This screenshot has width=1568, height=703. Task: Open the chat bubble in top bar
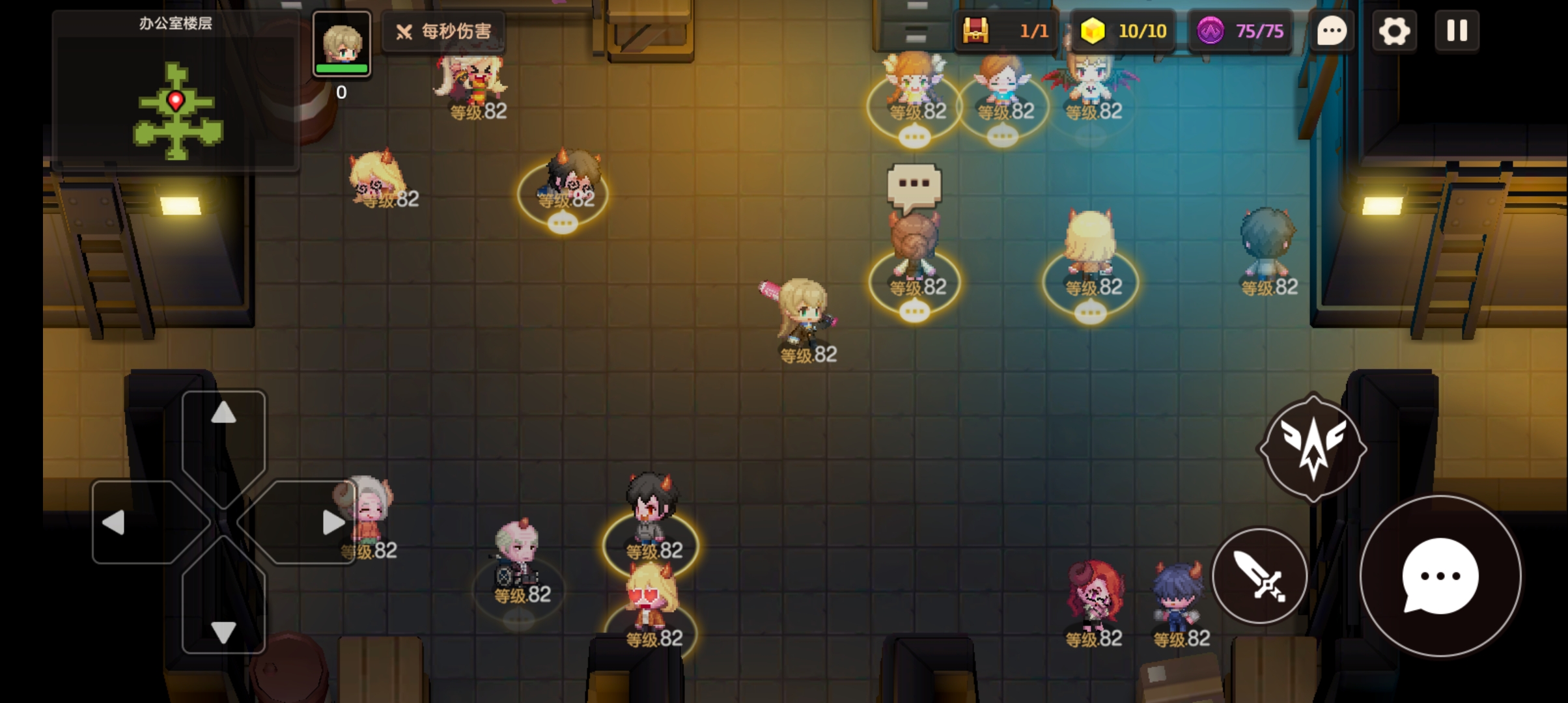coord(1332,31)
